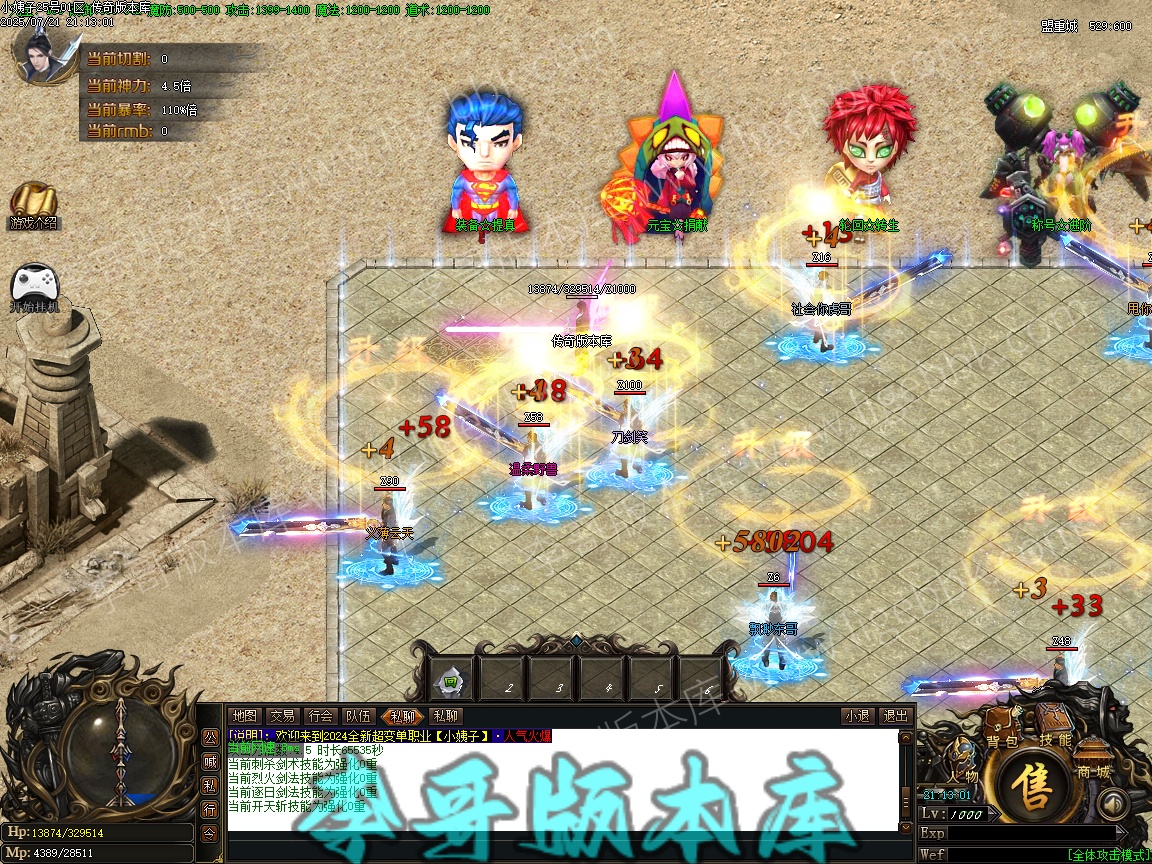Image resolution: width=1152 pixels, height=864 pixels.
Task: Select the highlighted 私聊 chat tab
Action: (402, 716)
